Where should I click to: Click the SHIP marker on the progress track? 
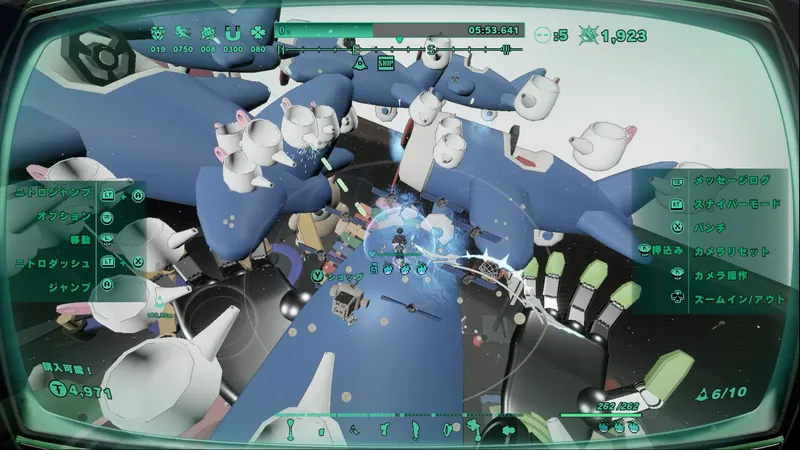[386, 63]
